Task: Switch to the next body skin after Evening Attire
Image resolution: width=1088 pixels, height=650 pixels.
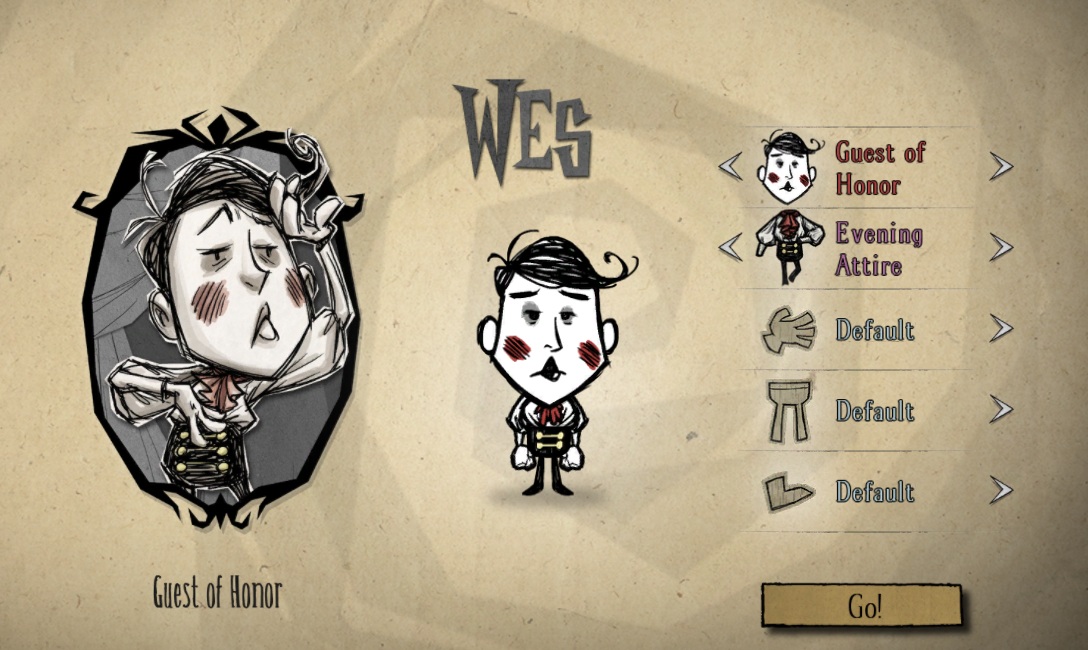Action: pos(1000,247)
